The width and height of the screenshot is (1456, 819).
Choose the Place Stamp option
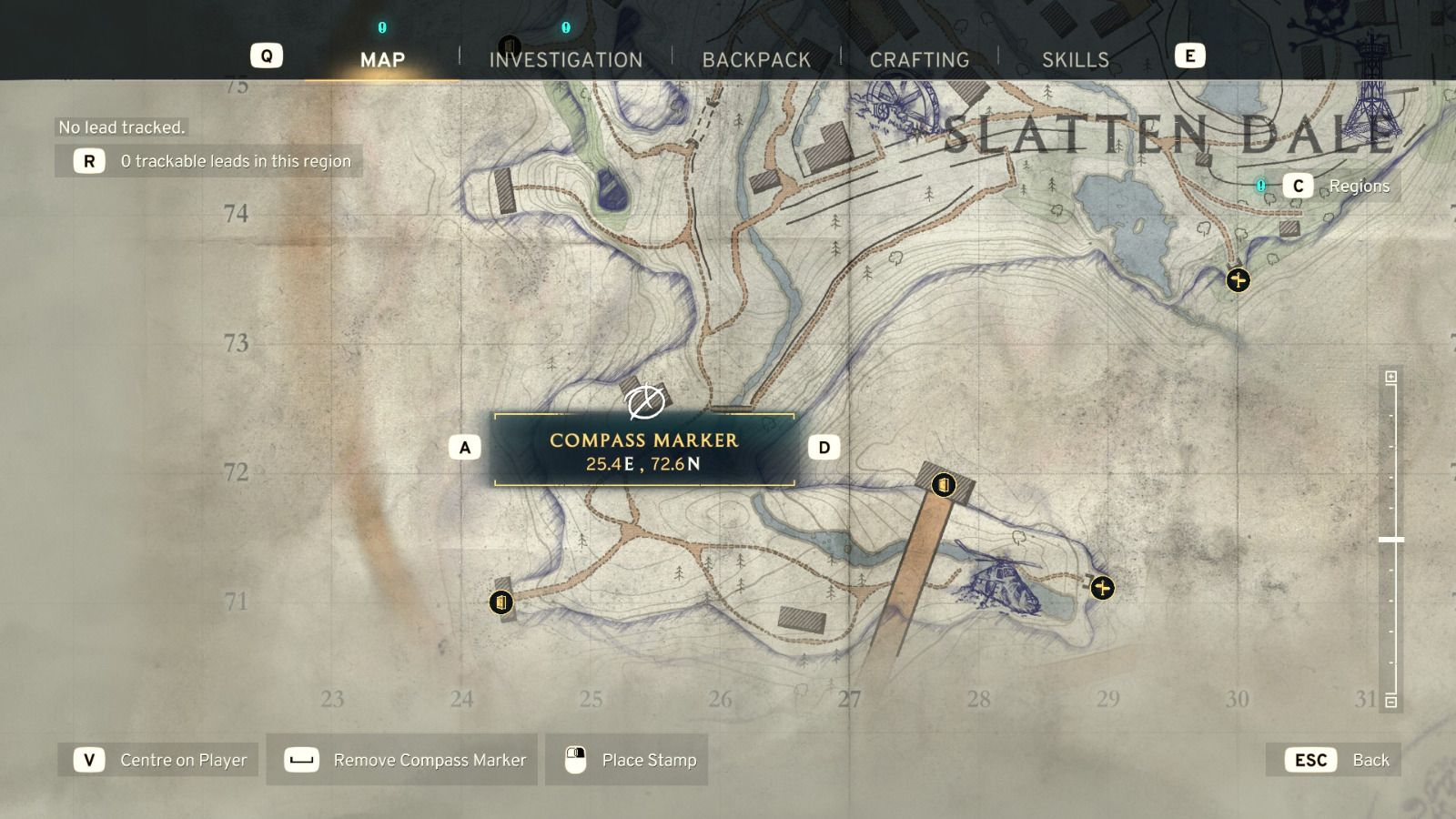click(x=627, y=760)
